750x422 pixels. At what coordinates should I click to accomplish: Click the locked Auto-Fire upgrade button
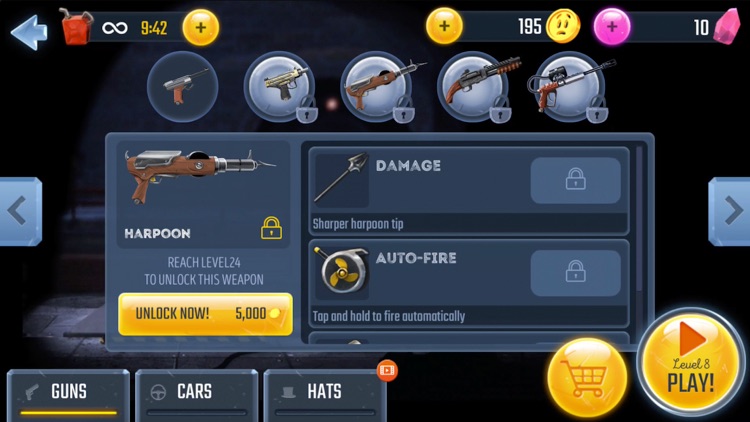(x=575, y=272)
